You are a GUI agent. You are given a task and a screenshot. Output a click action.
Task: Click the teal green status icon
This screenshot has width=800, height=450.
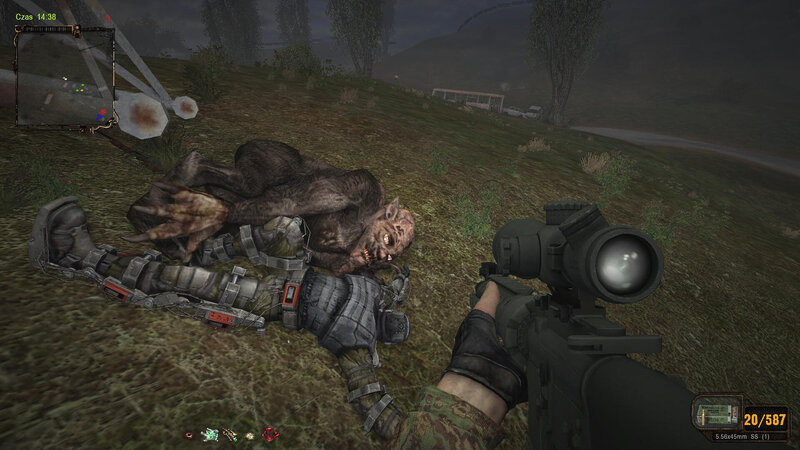coord(209,434)
